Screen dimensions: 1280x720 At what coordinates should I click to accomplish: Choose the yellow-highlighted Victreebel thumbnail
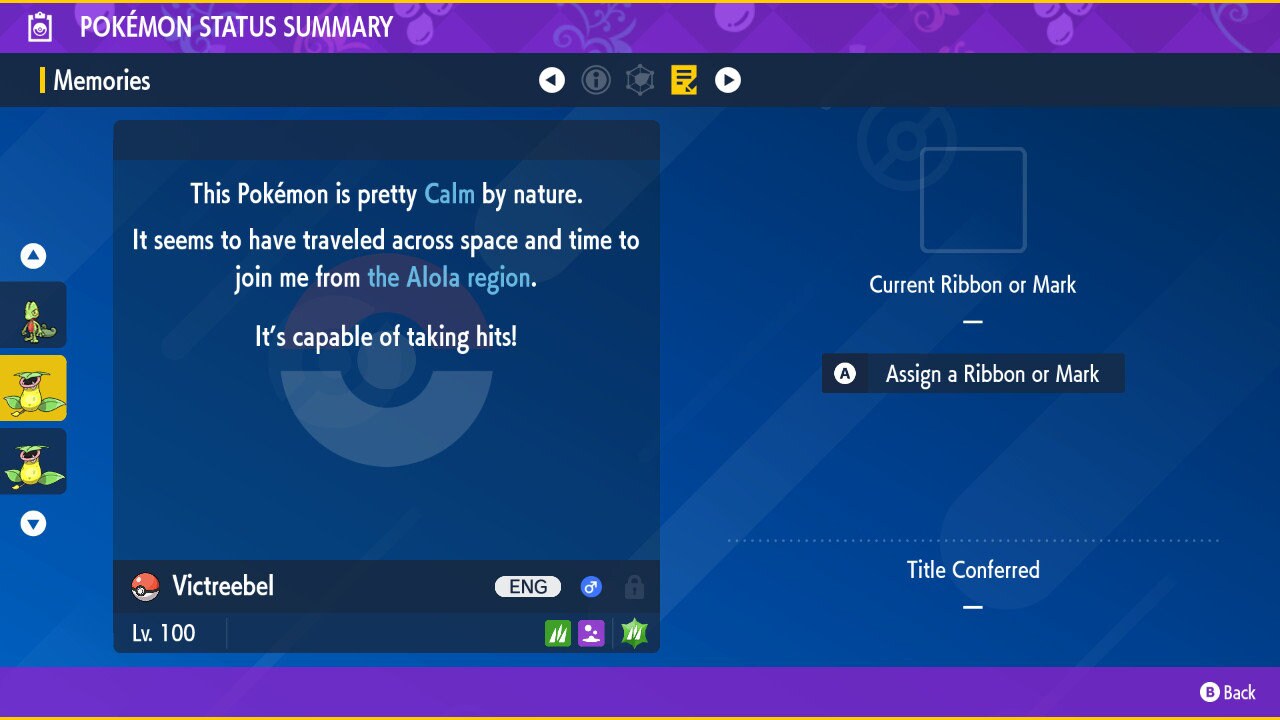click(33, 388)
